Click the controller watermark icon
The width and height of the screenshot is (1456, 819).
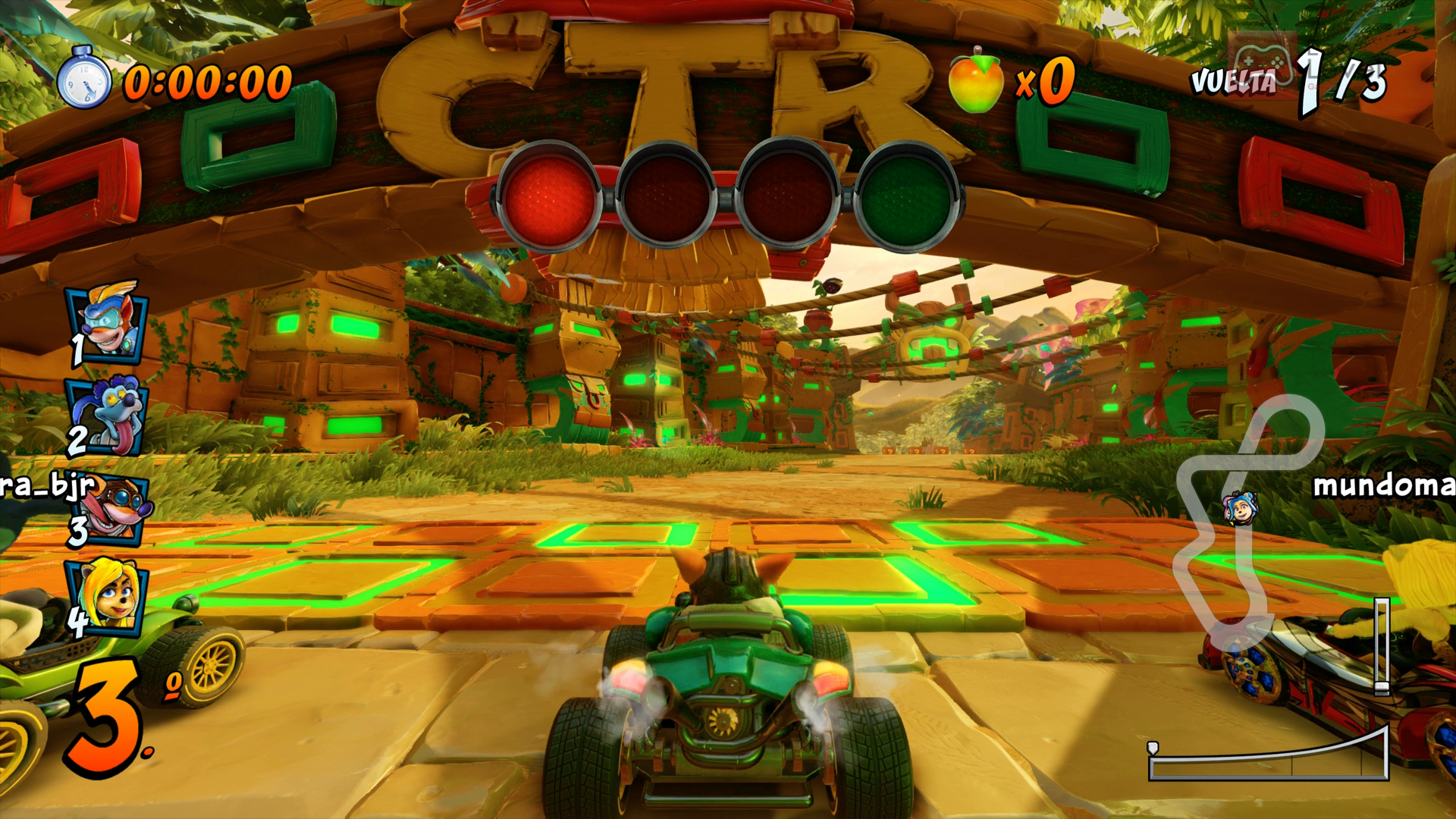pos(1262,59)
